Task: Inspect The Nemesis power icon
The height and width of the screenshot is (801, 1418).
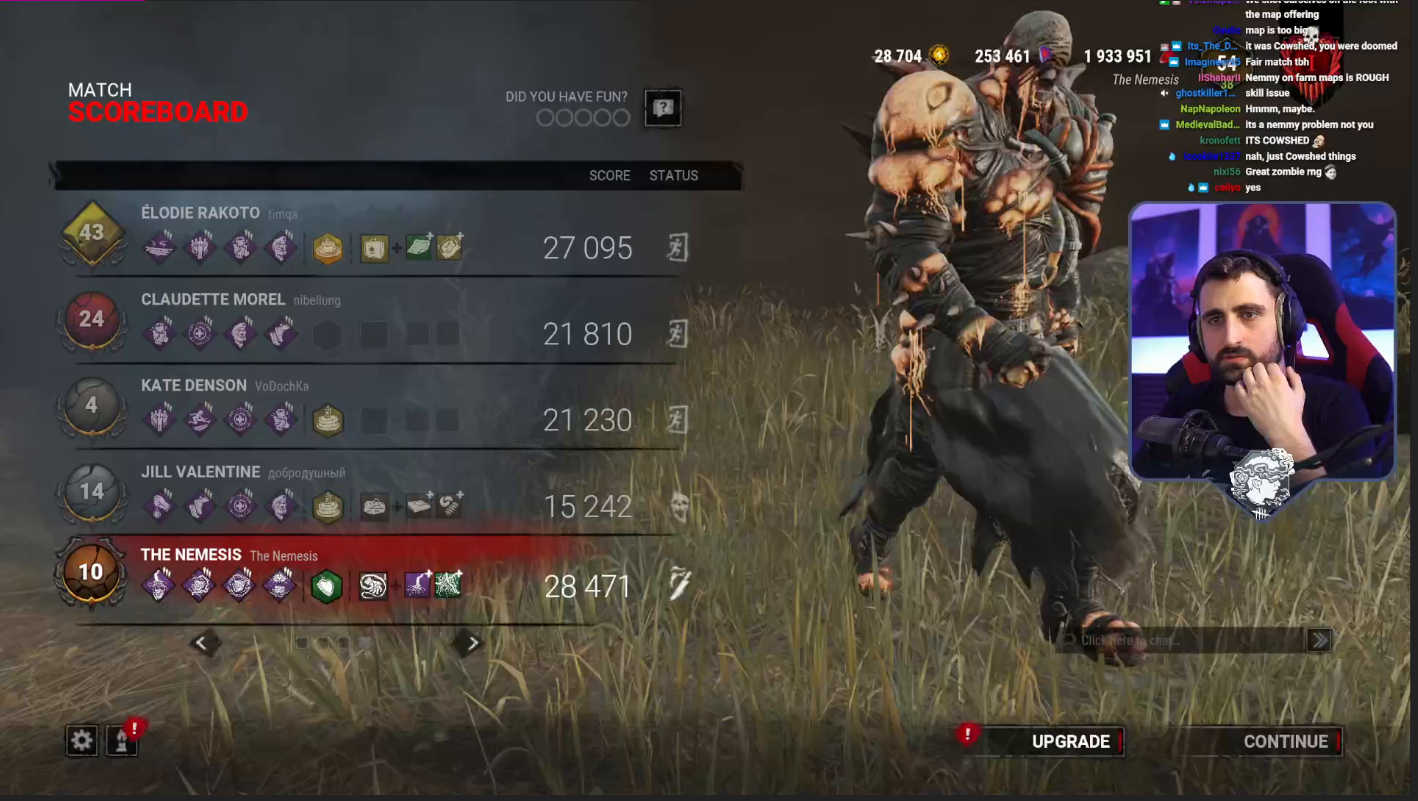Action: pyautogui.click(x=374, y=586)
